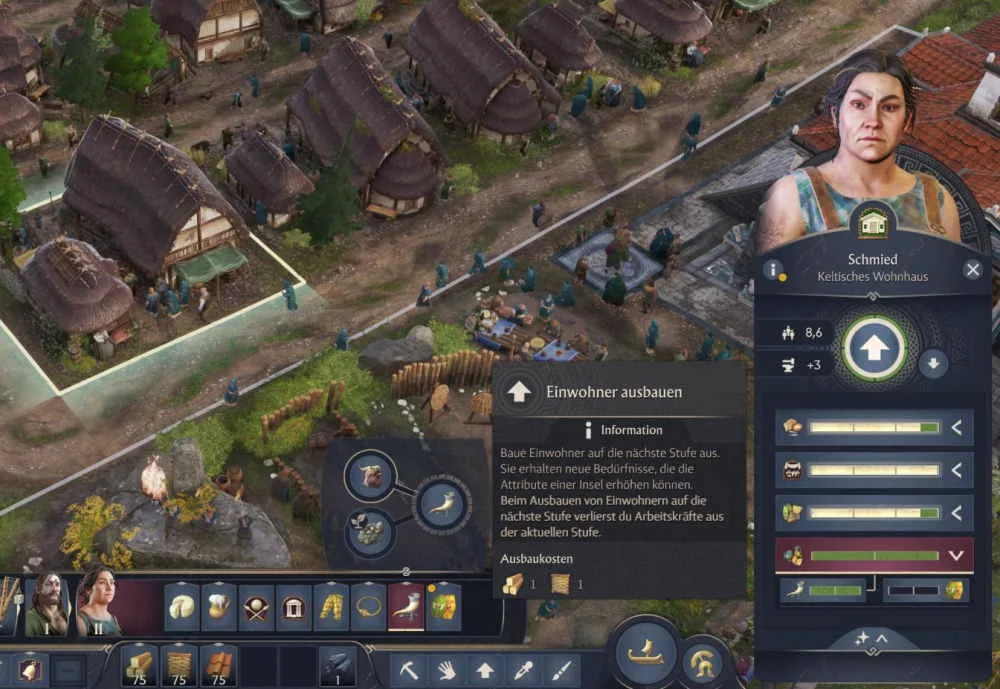This screenshot has height=689, width=1000.
Task: Expand the third need row
Action: 956,513
